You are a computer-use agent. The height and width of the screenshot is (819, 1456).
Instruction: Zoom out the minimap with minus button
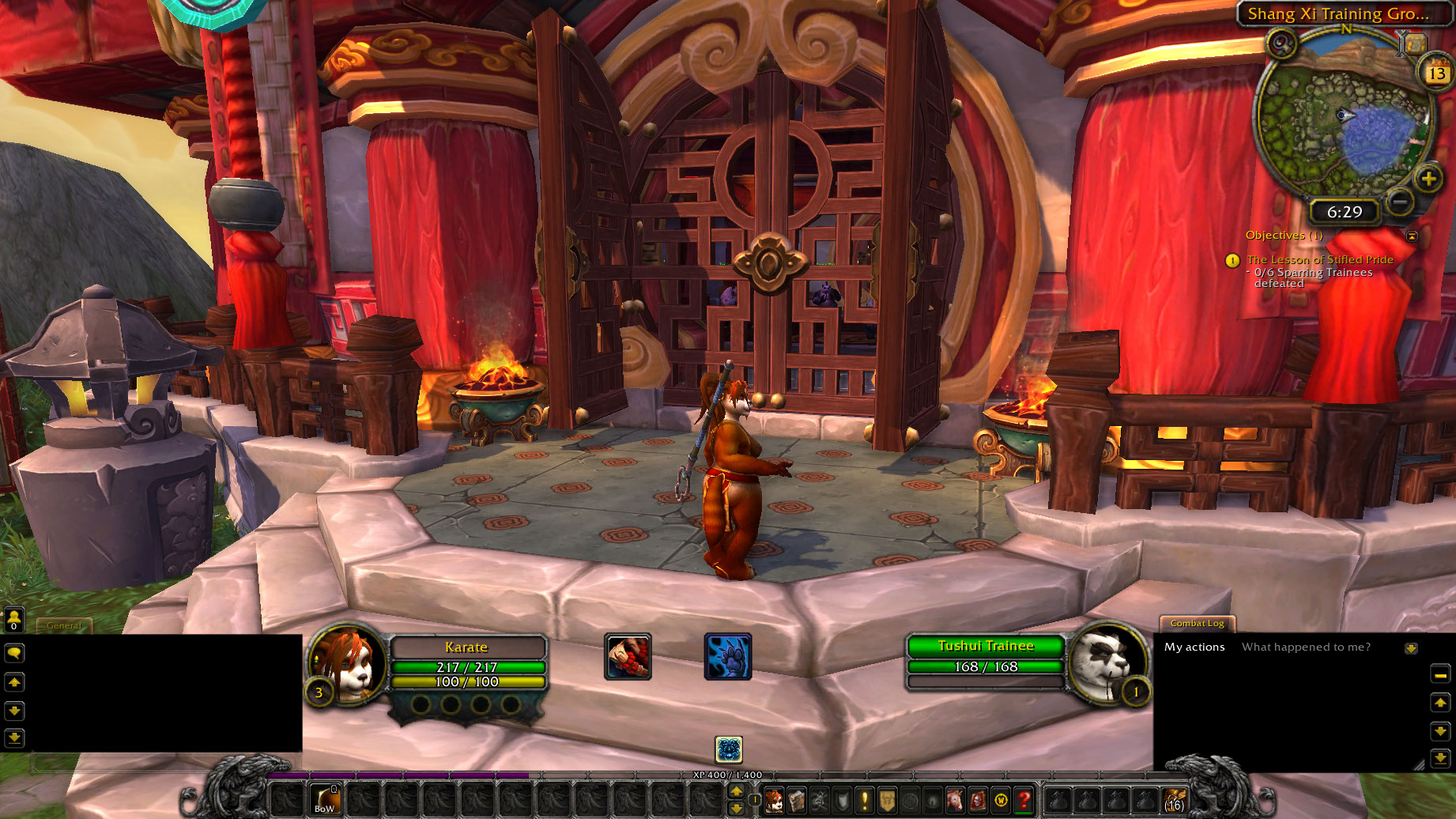[1399, 202]
